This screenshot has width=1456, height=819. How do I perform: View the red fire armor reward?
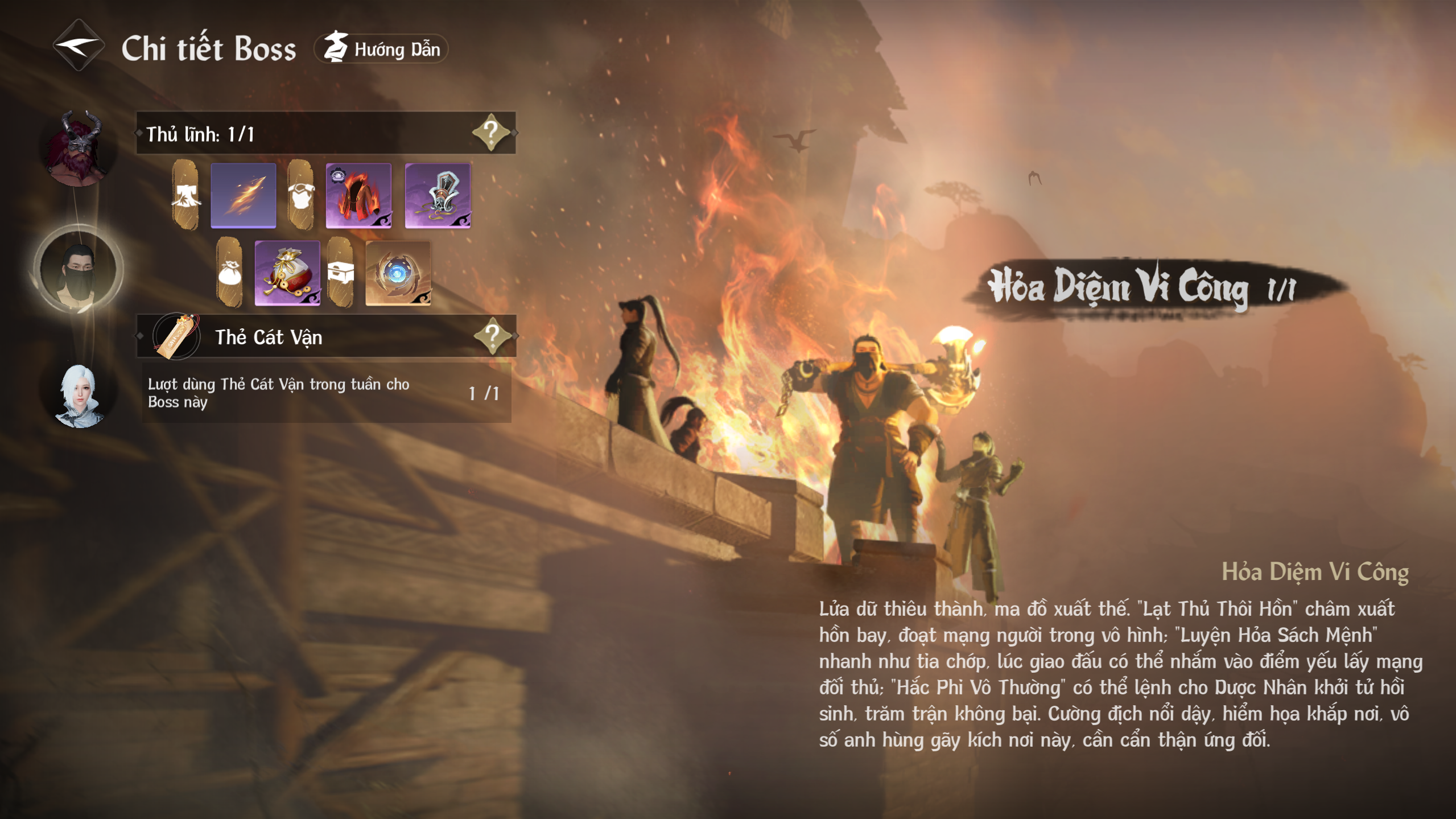[x=358, y=195]
